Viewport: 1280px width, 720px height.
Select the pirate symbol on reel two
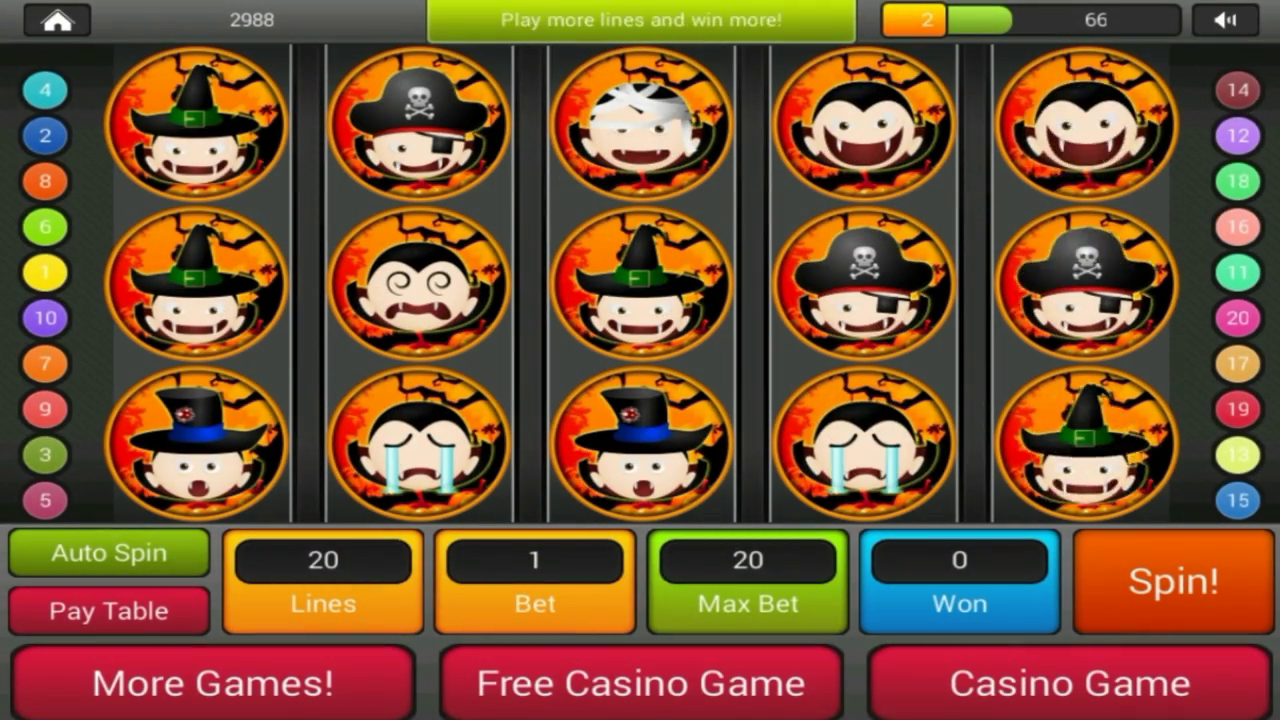[418, 123]
